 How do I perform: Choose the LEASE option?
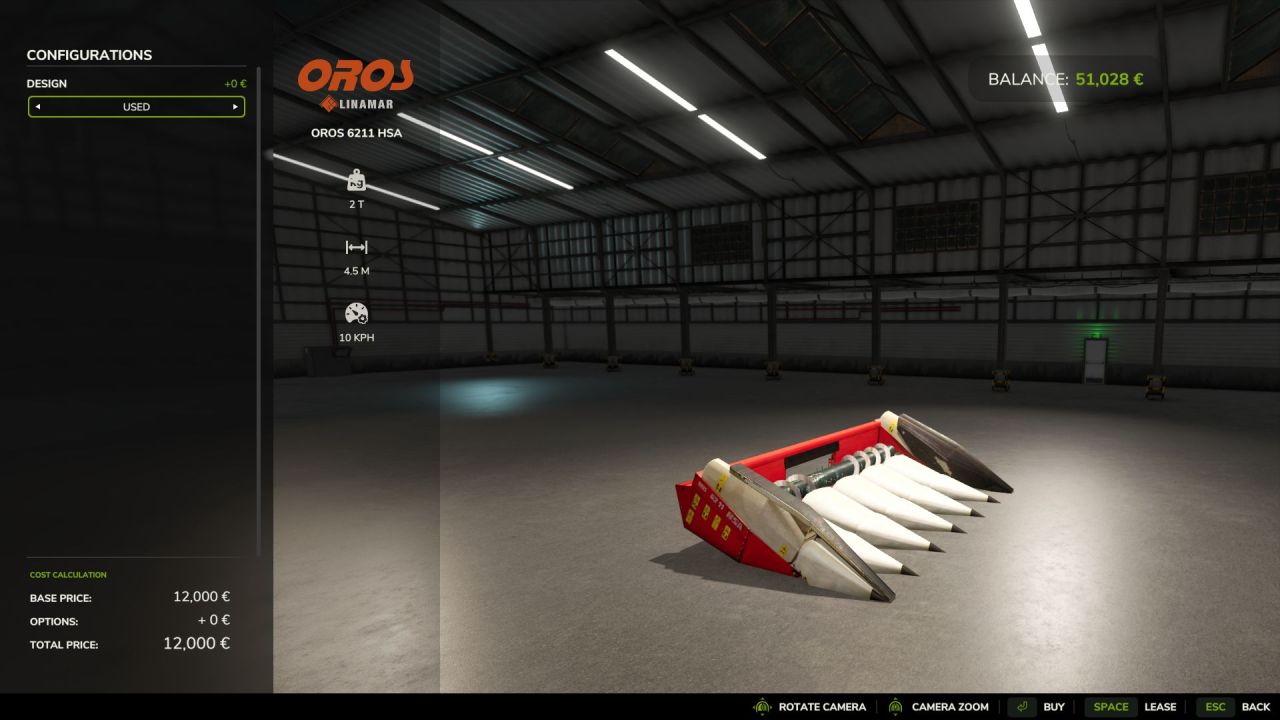point(1162,706)
